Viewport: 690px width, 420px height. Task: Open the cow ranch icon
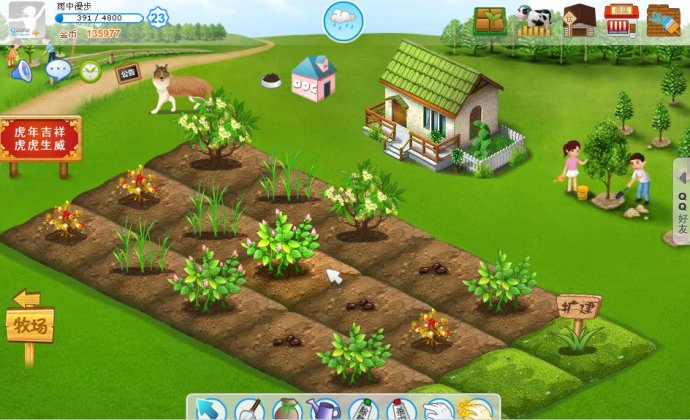[x=534, y=20]
